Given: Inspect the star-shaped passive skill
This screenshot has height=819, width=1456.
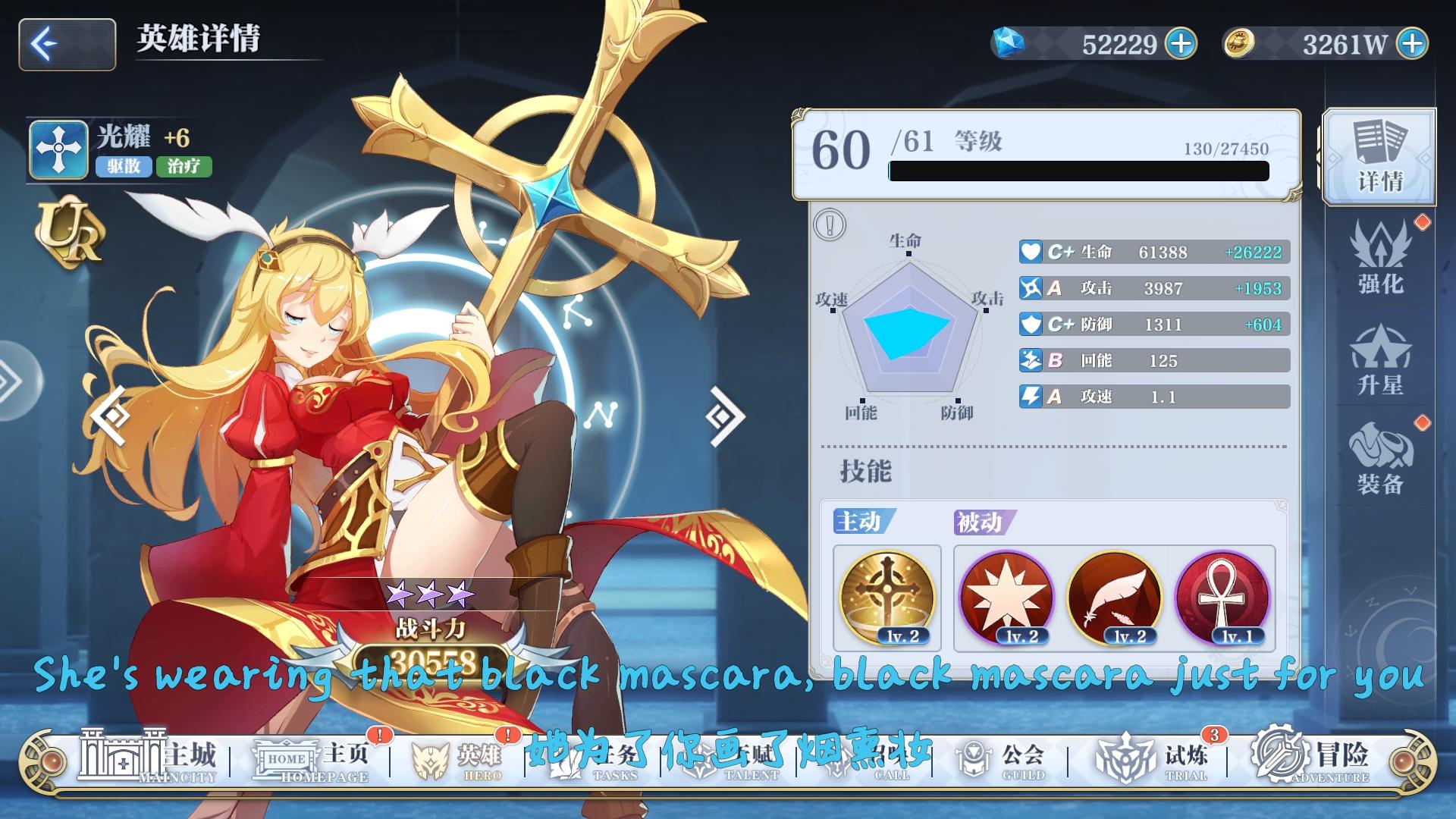Looking at the screenshot, I should [x=1009, y=599].
